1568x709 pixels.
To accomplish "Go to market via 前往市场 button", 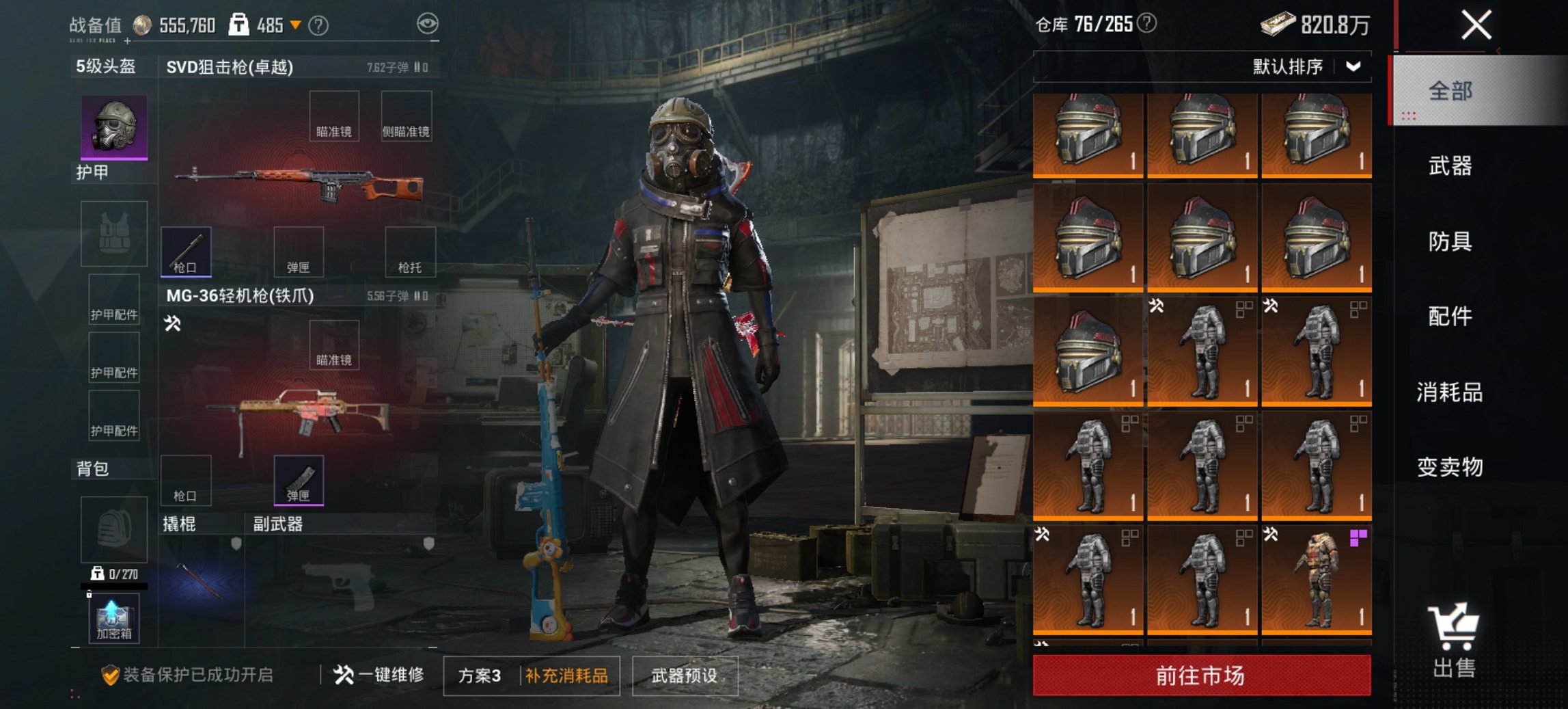I will (1201, 675).
